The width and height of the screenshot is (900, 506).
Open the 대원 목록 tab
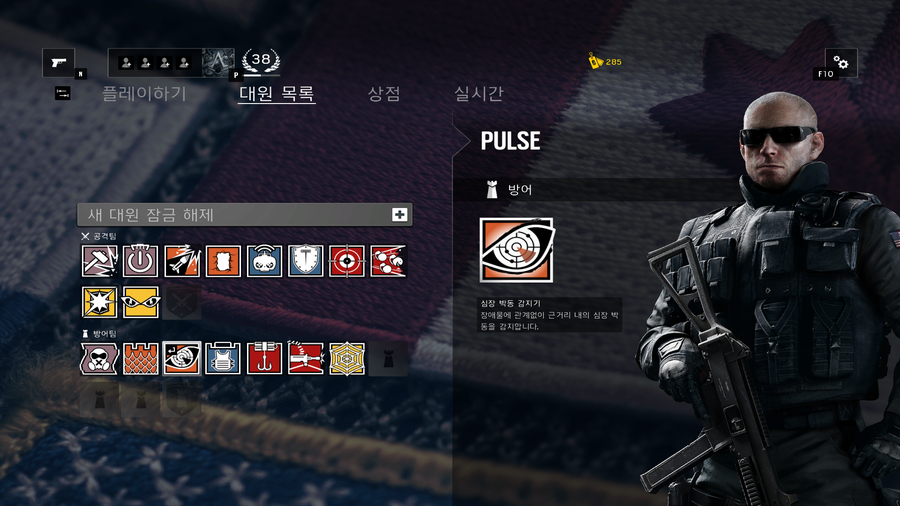277,94
